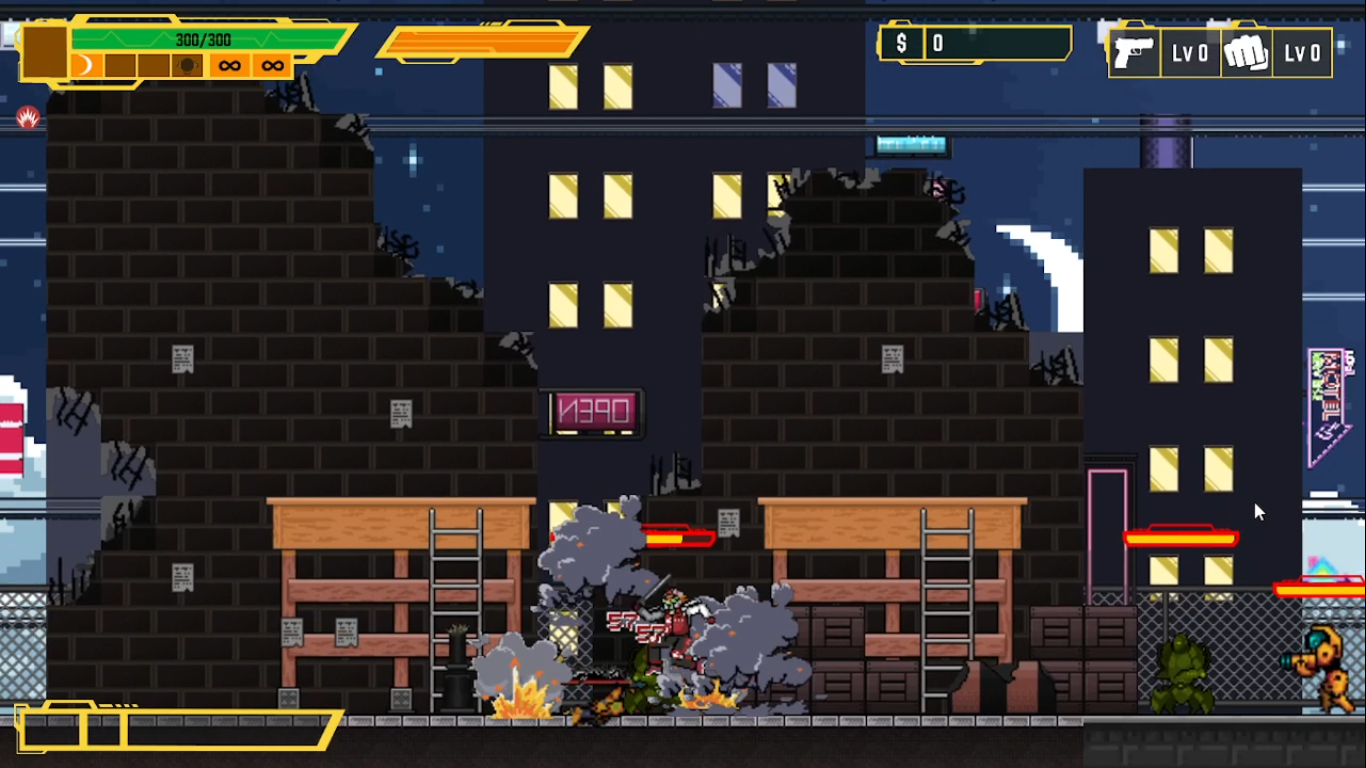The height and width of the screenshot is (768, 1366).
Task: Click the right infinity ammo symbol
Action: [x=270, y=64]
